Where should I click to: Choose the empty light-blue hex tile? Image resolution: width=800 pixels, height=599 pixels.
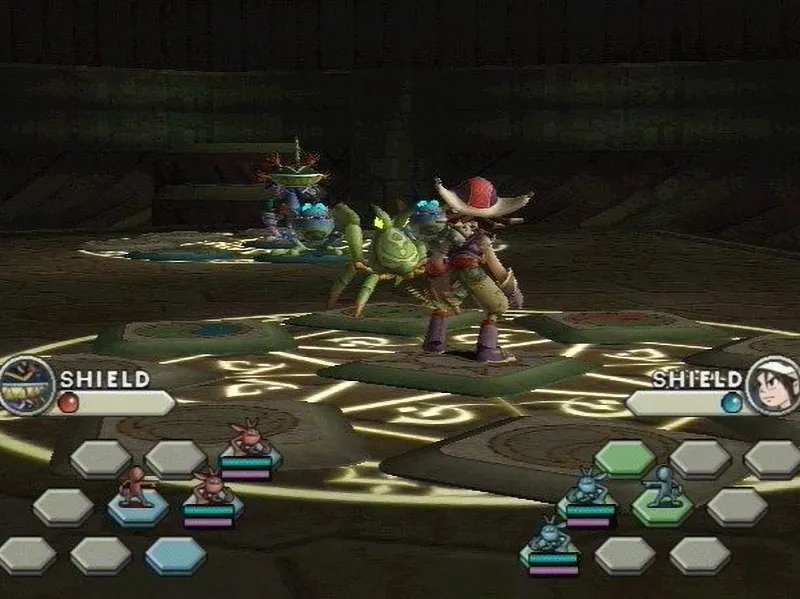pyautogui.click(x=175, y=555)
